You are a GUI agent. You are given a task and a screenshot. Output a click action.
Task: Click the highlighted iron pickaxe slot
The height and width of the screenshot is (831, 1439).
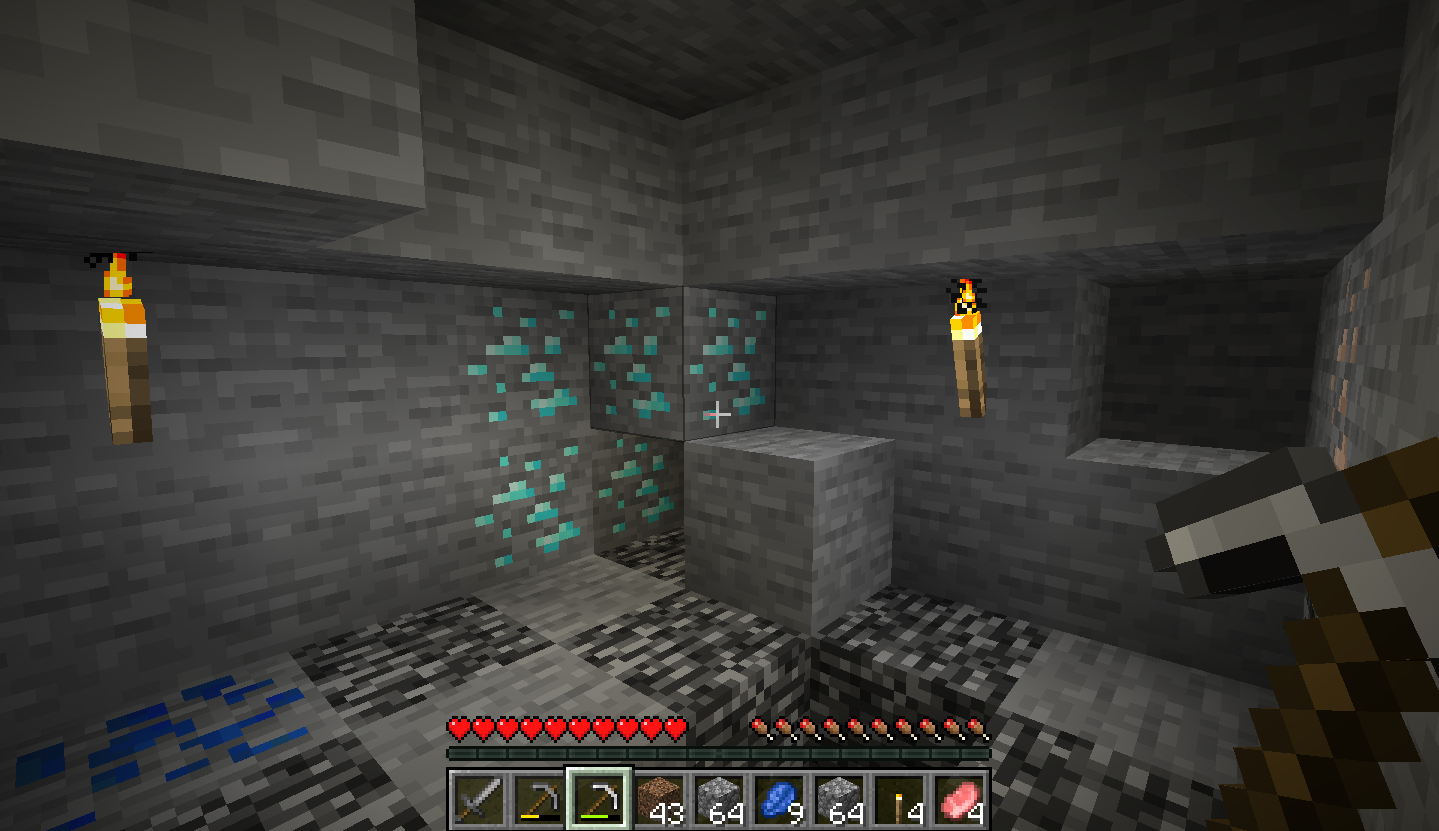coord(598,800)
